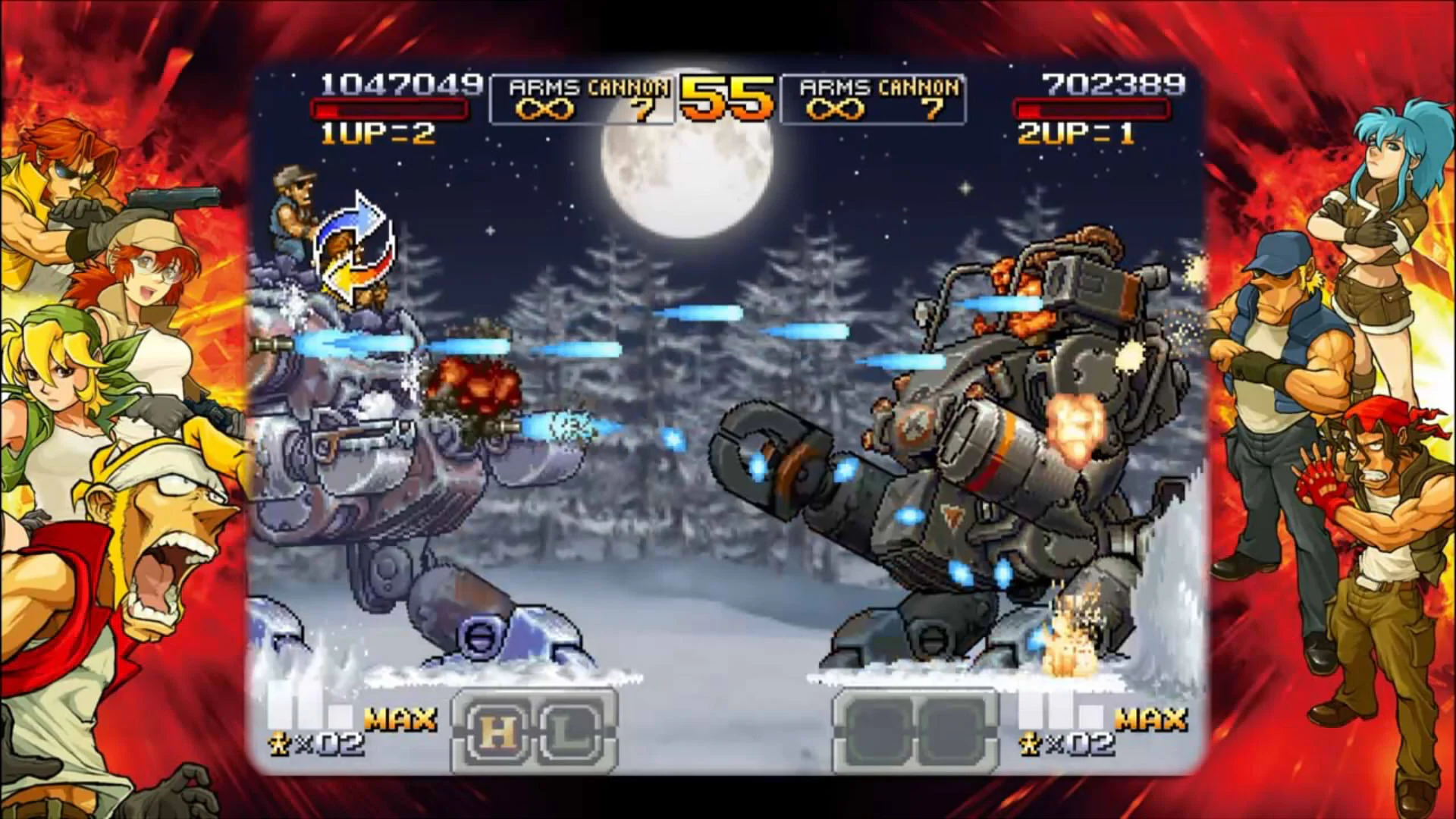The height and width of the screenshot is (819, 1456).
Task: Click player 1 red health bar
Action: 389,111
